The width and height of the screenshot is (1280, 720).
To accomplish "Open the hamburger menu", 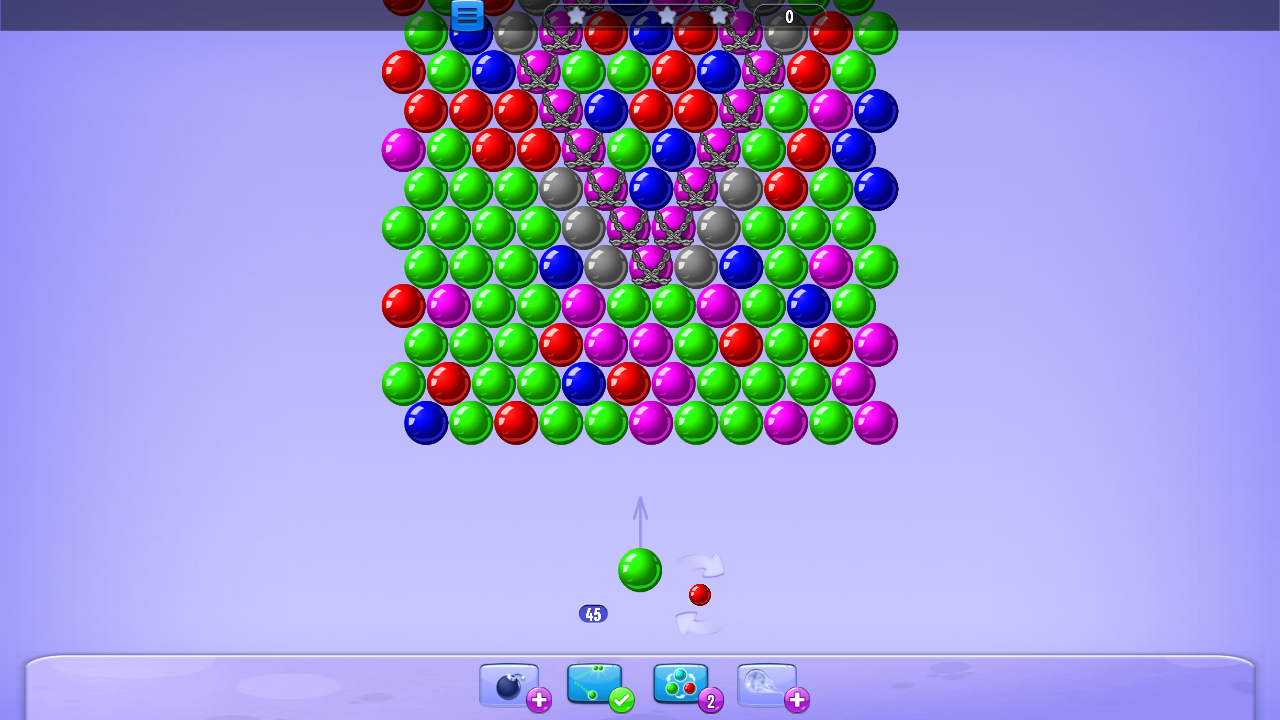I will (x=466, y=15).
